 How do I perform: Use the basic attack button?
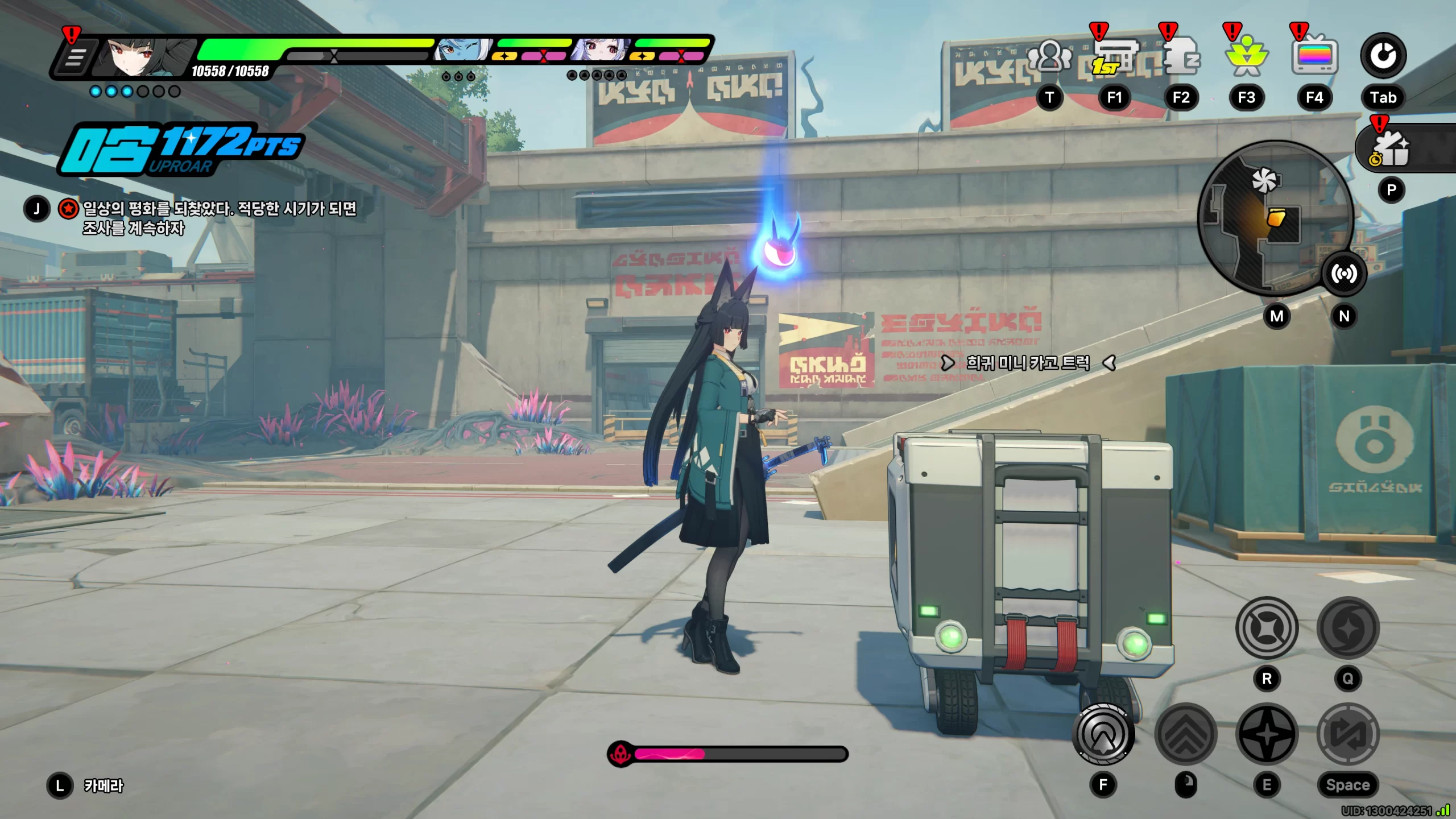click(1103, 734)
